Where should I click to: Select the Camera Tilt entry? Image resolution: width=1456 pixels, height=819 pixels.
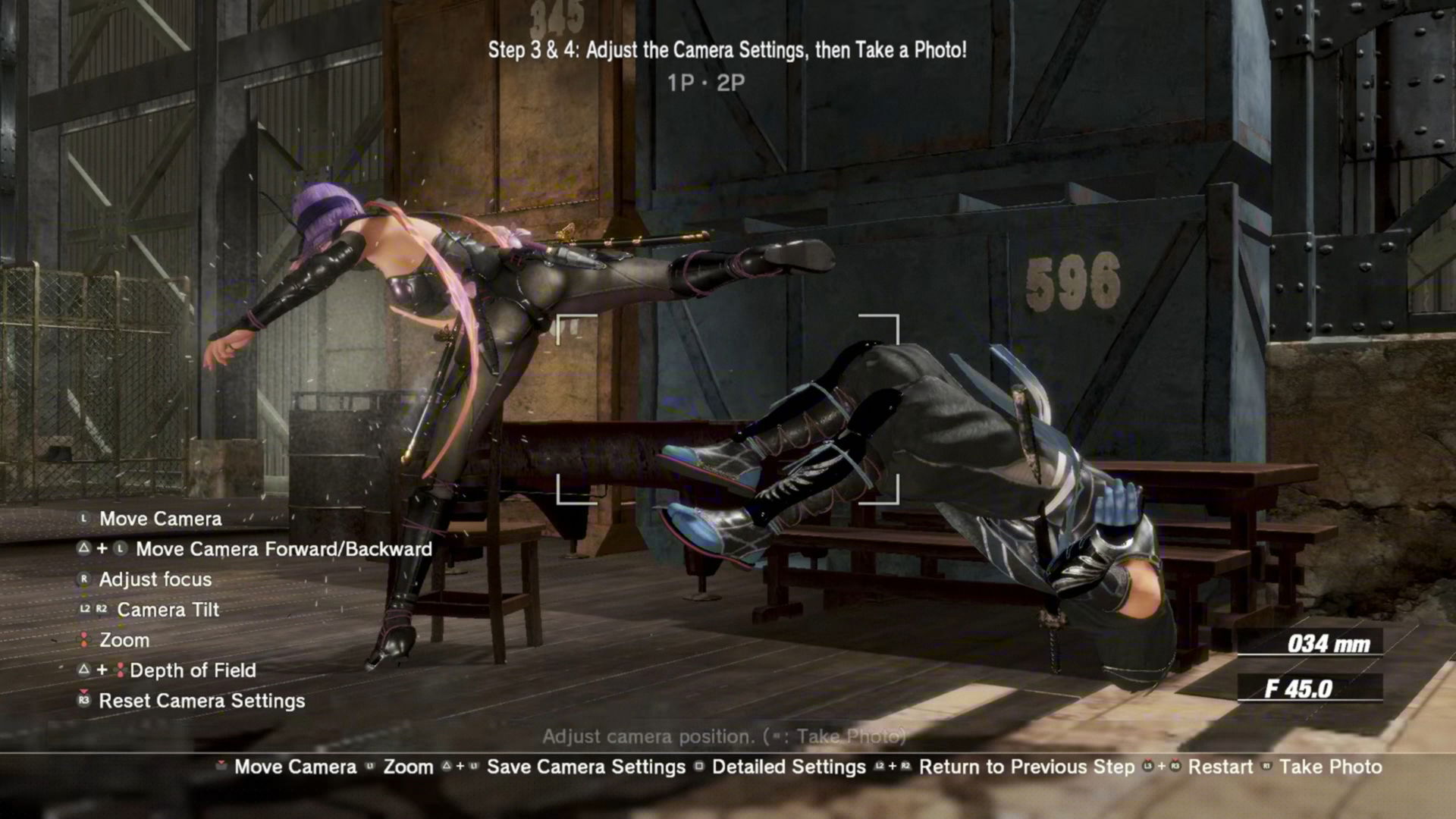click(168, 610)
